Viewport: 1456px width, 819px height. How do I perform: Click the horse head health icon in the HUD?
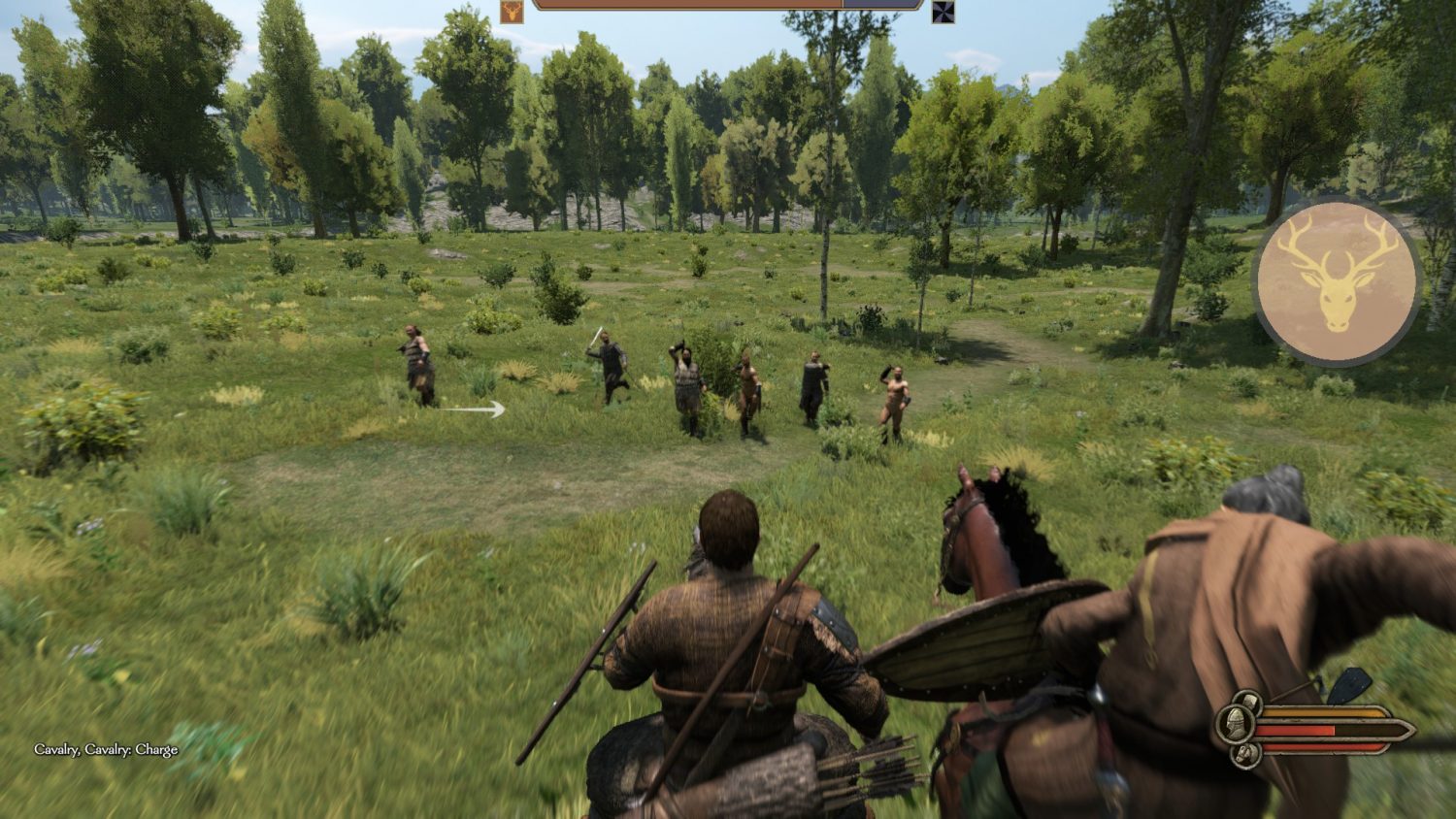(x=1245, y=754)
